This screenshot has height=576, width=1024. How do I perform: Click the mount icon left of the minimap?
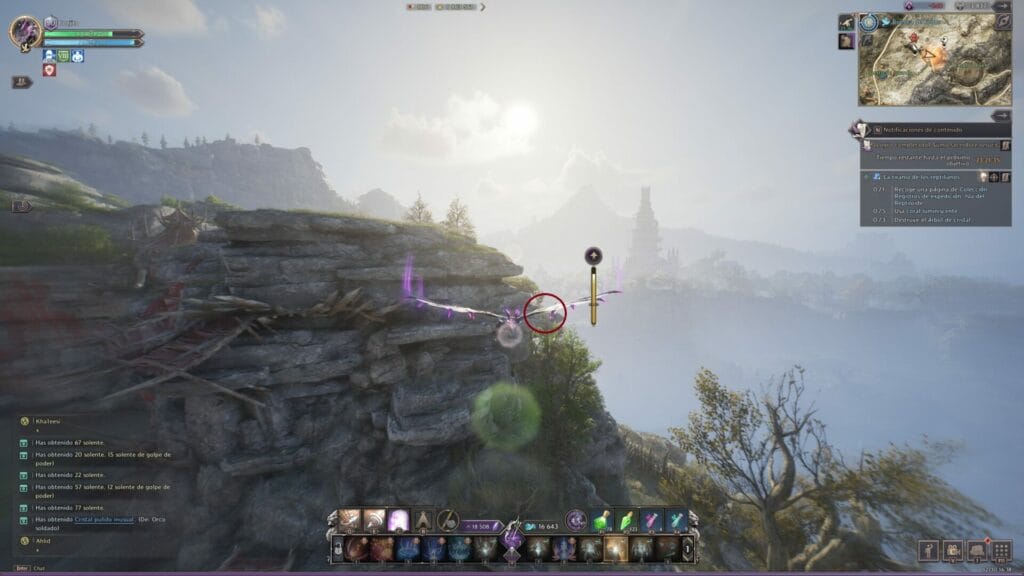tap(846, 21)
